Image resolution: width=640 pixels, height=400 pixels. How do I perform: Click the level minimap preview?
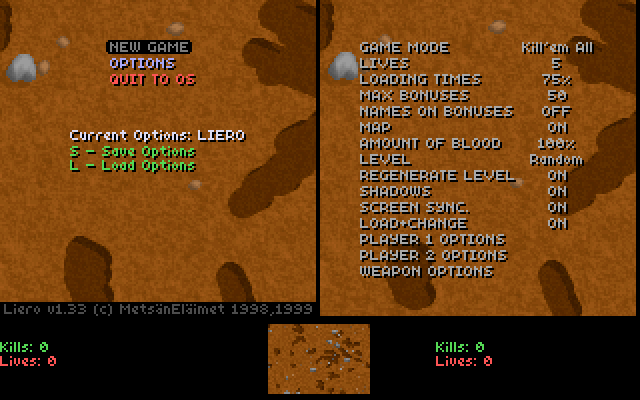(319, 359)
